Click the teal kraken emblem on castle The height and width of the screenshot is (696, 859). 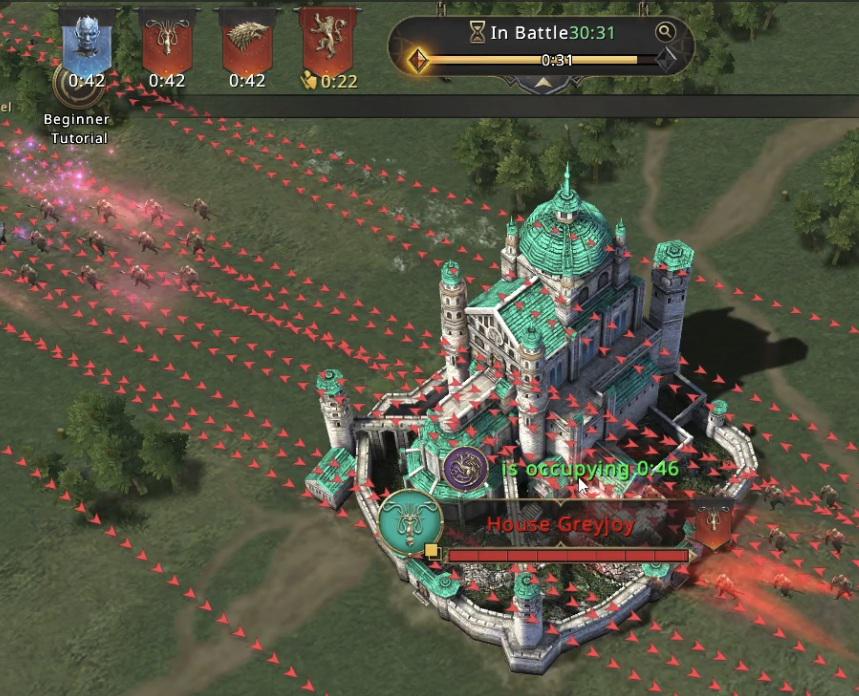(x=410, y=522)
